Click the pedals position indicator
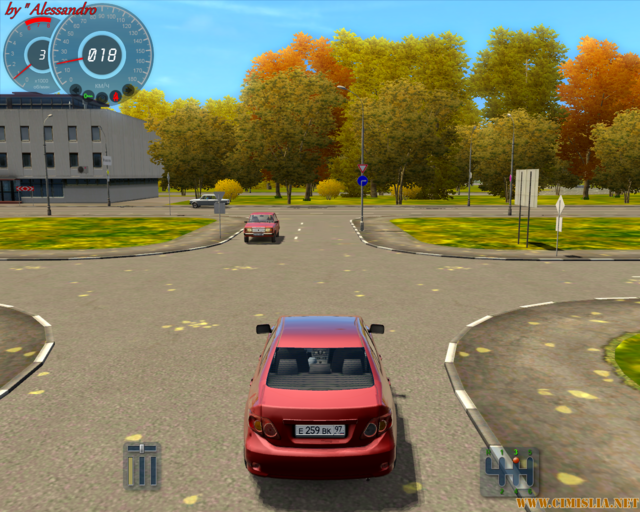Screen dimensions: 640x512 pyautogui.click(x=142, y=466)
